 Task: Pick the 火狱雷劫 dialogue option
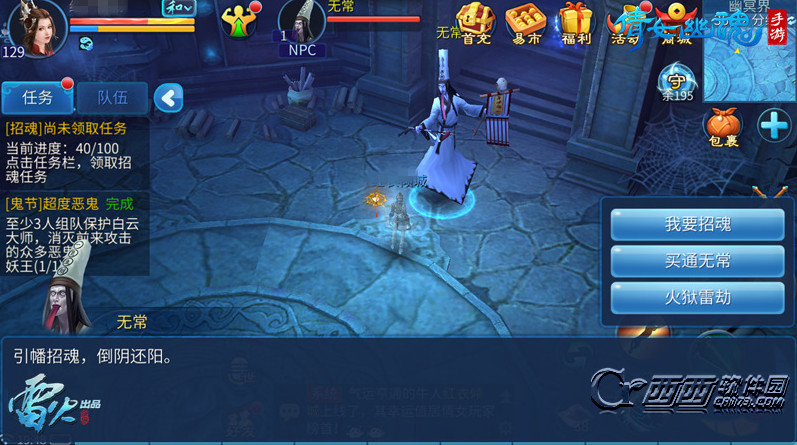697,297
